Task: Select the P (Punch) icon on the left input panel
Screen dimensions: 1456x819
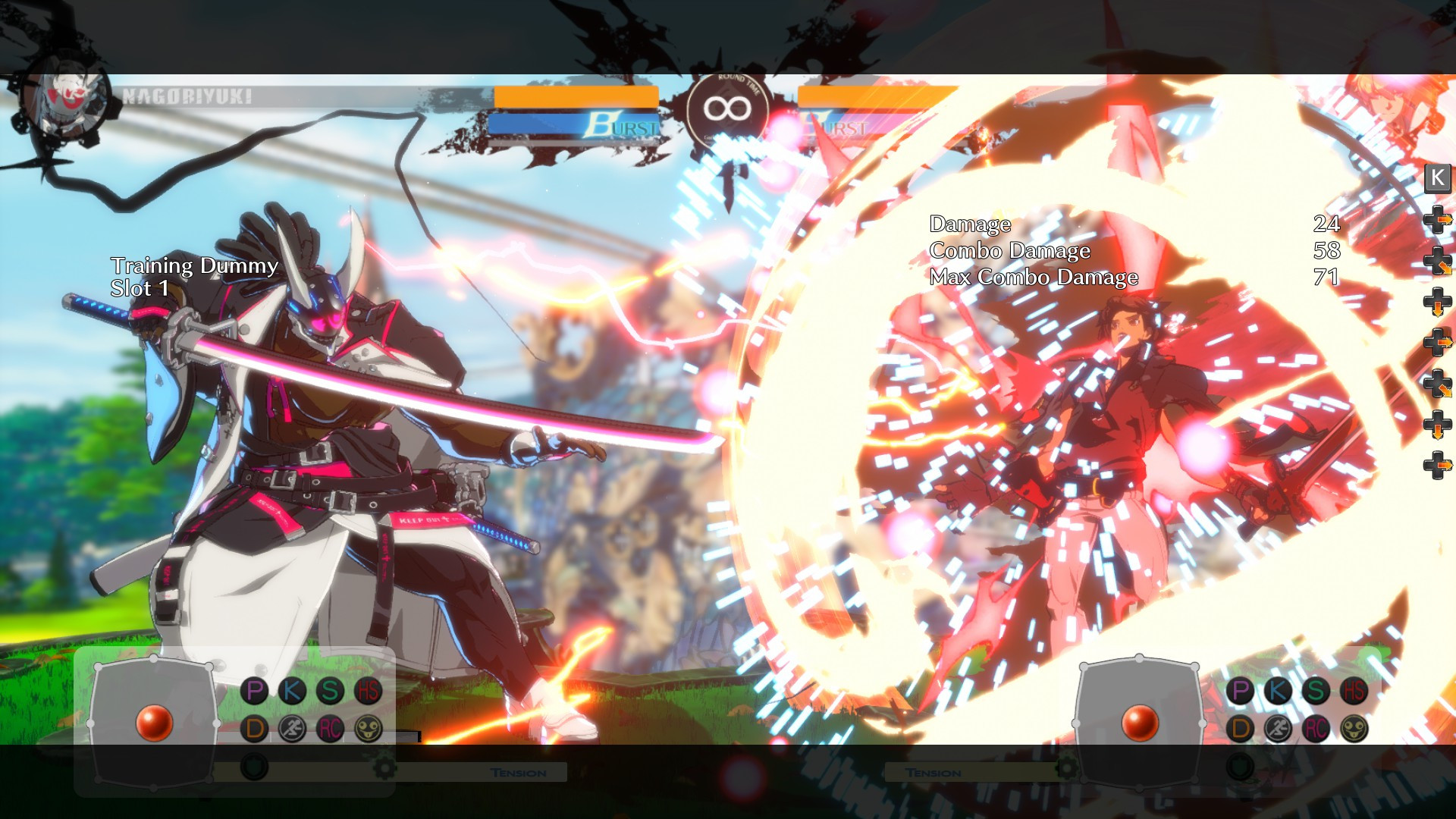Action: point(253,690)
